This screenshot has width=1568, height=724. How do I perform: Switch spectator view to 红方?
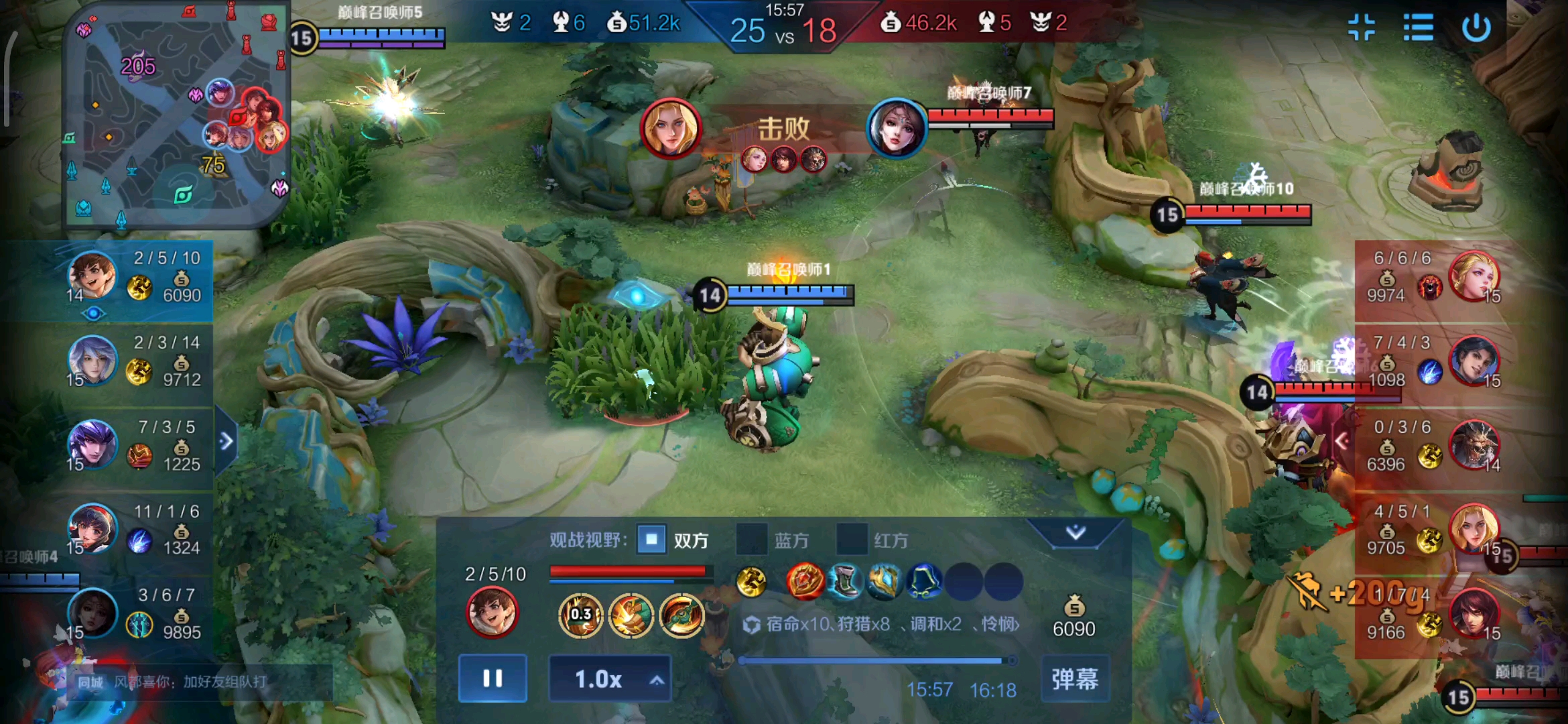[852, 540]
